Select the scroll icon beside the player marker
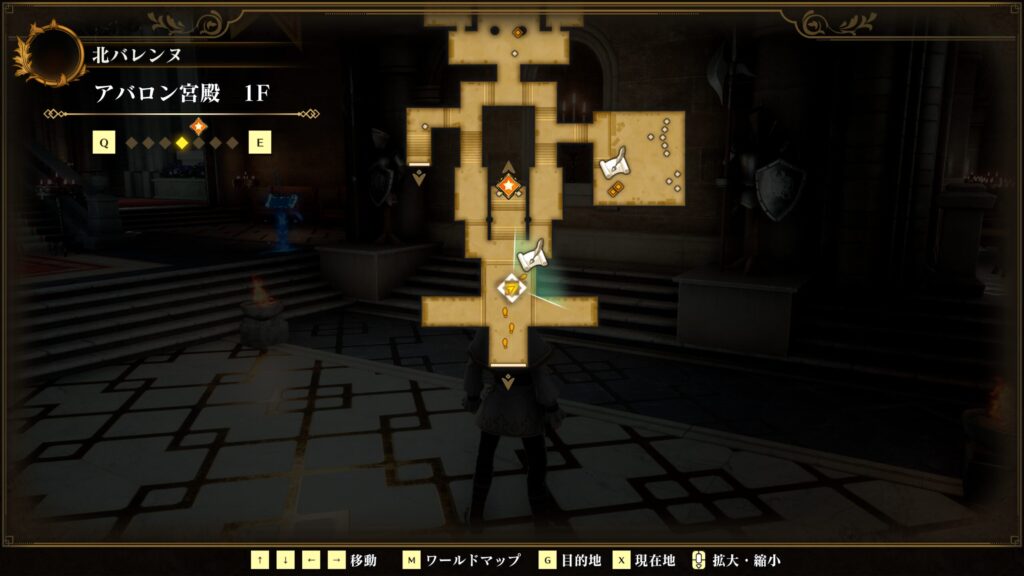The image size is (1024, 576). tap(533, 255)
